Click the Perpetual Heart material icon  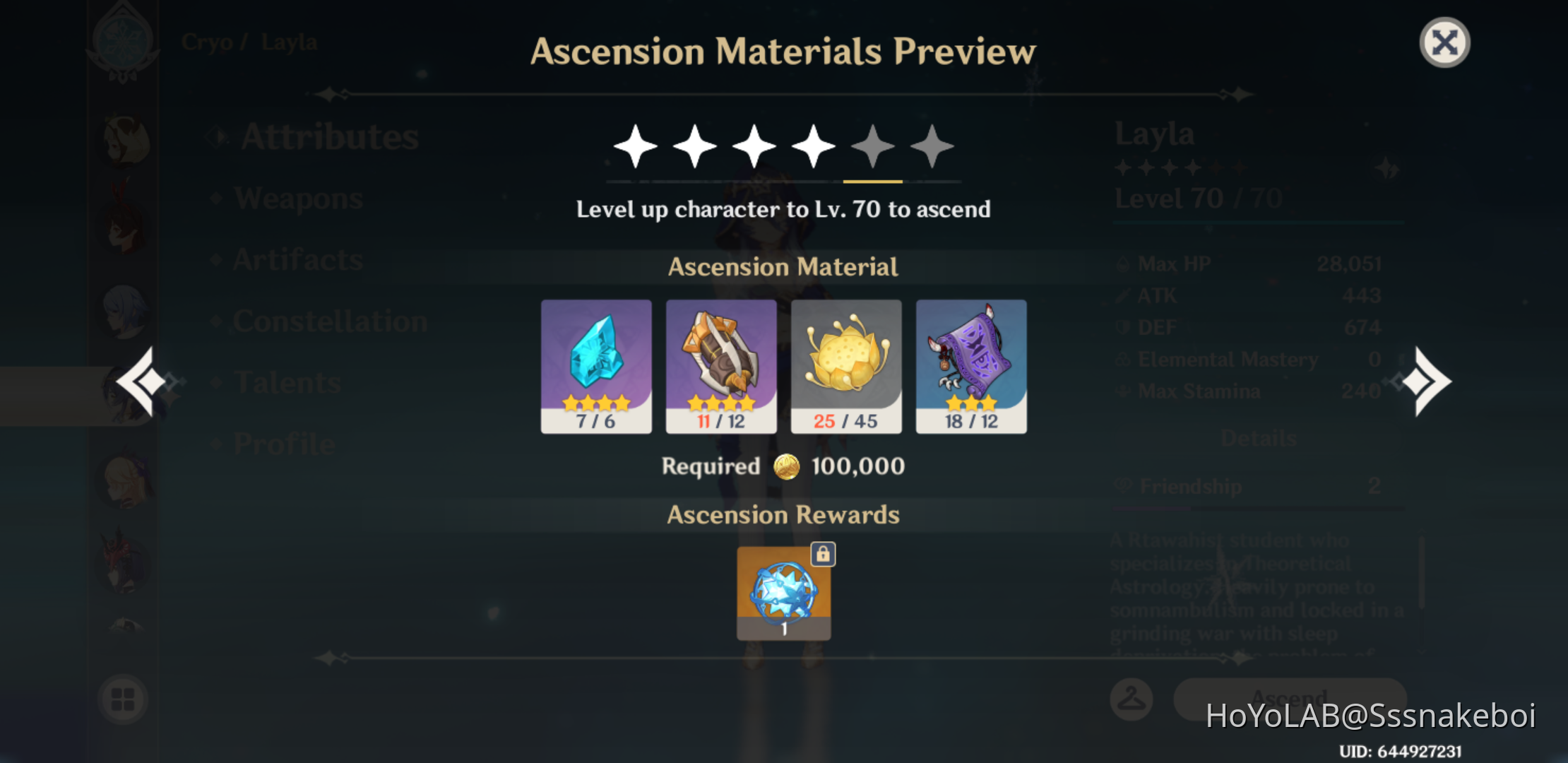coord(721,360)
